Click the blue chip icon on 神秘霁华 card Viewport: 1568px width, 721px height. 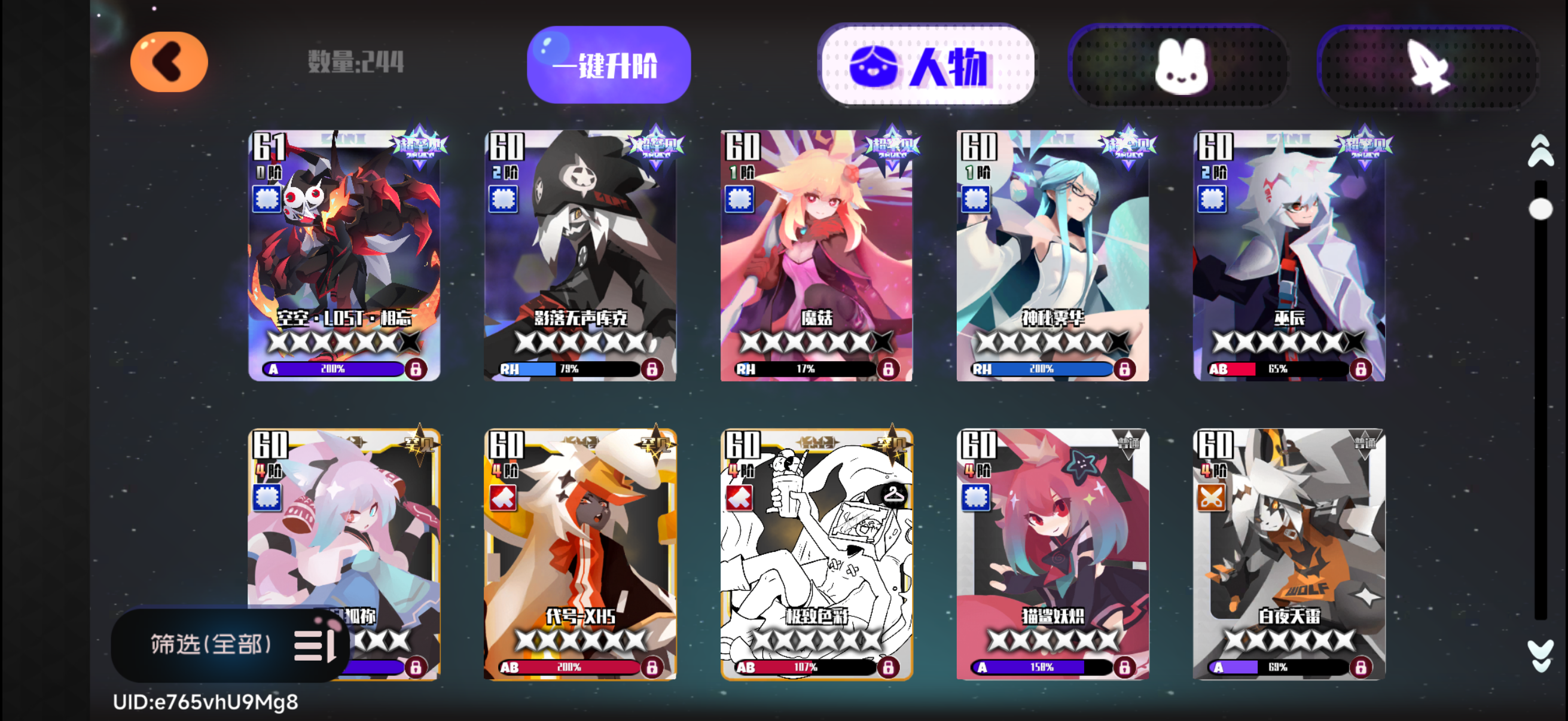(976, 199)
